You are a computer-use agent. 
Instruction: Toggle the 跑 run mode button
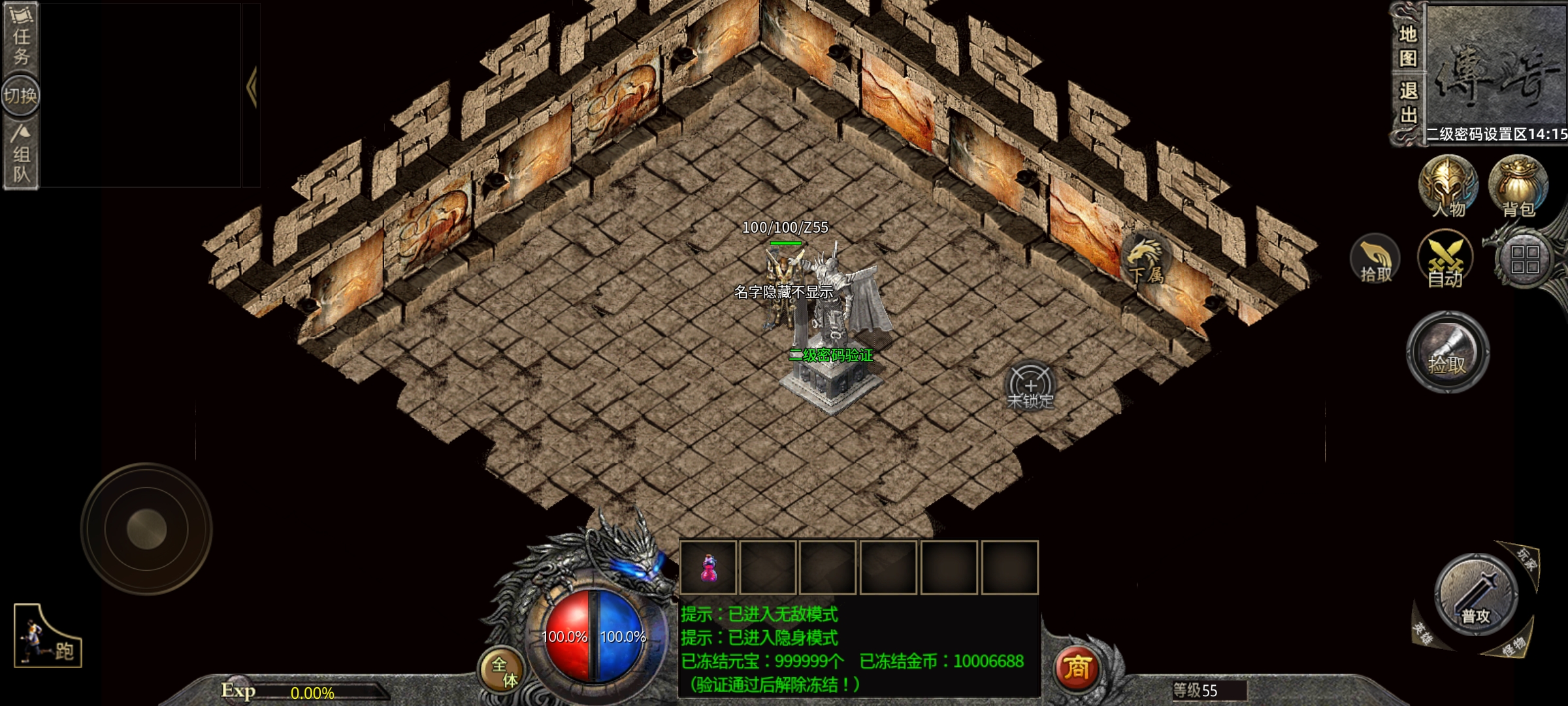click(48, 637)
